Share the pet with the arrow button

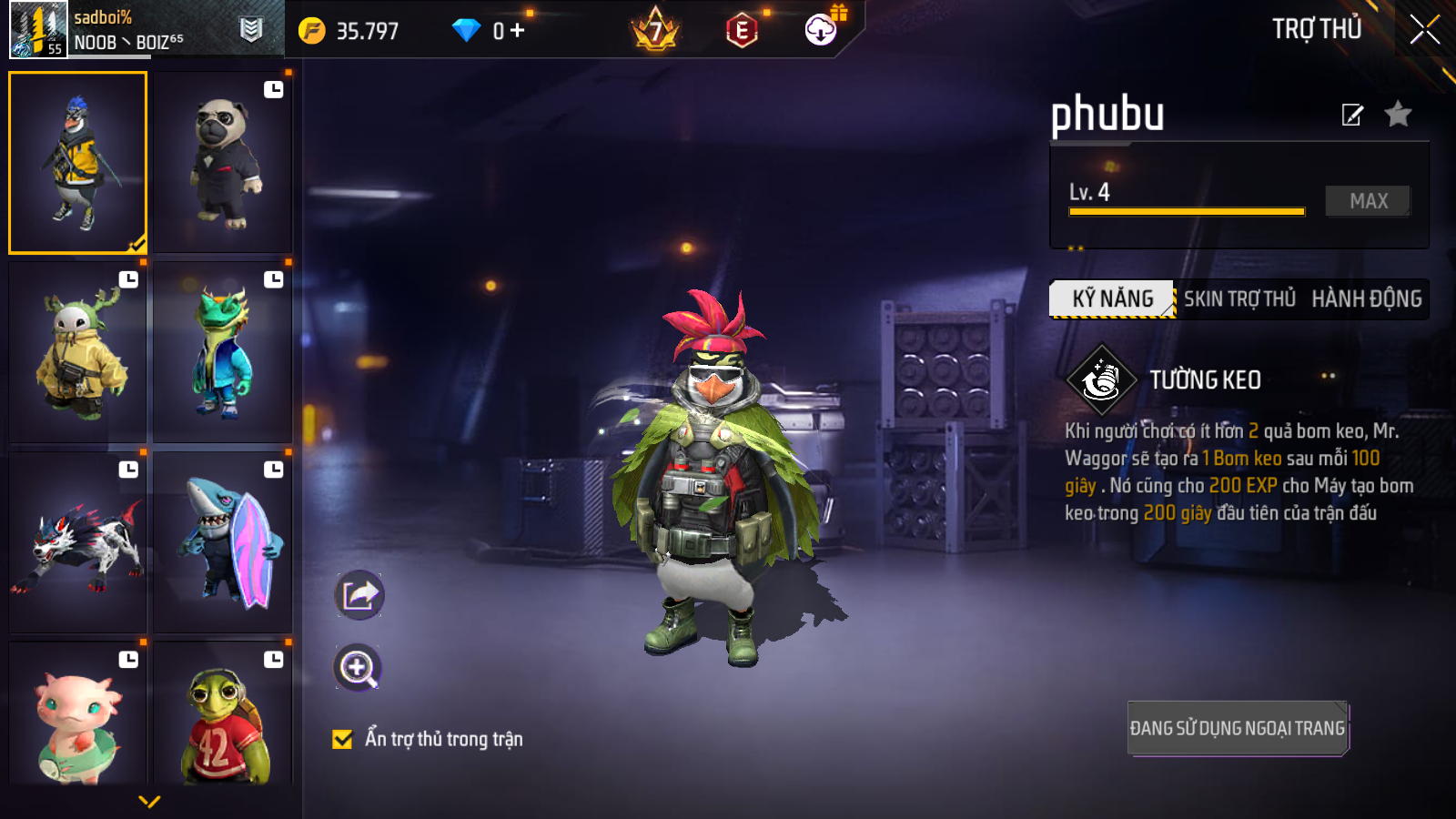point(359,596)
